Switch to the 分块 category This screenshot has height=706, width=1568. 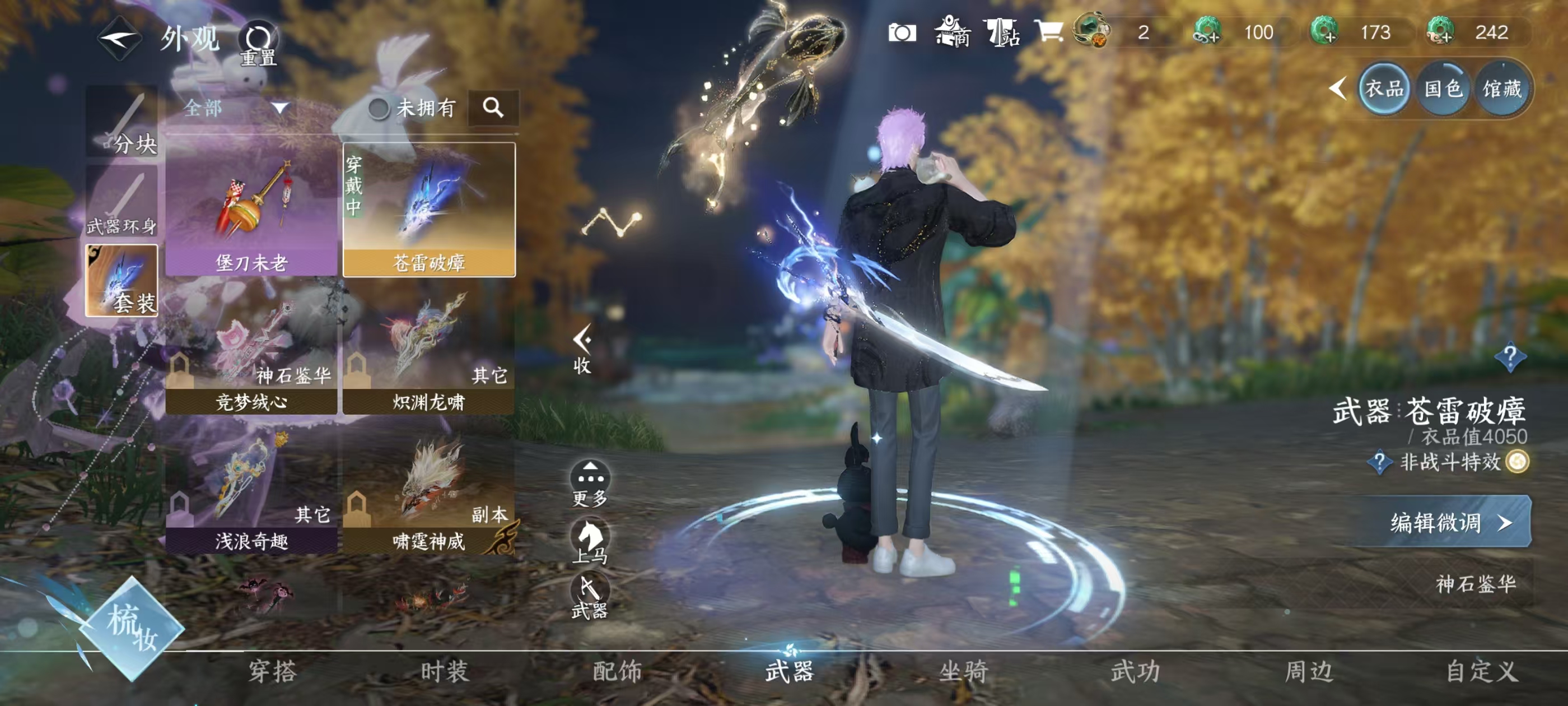pos(122,122)
